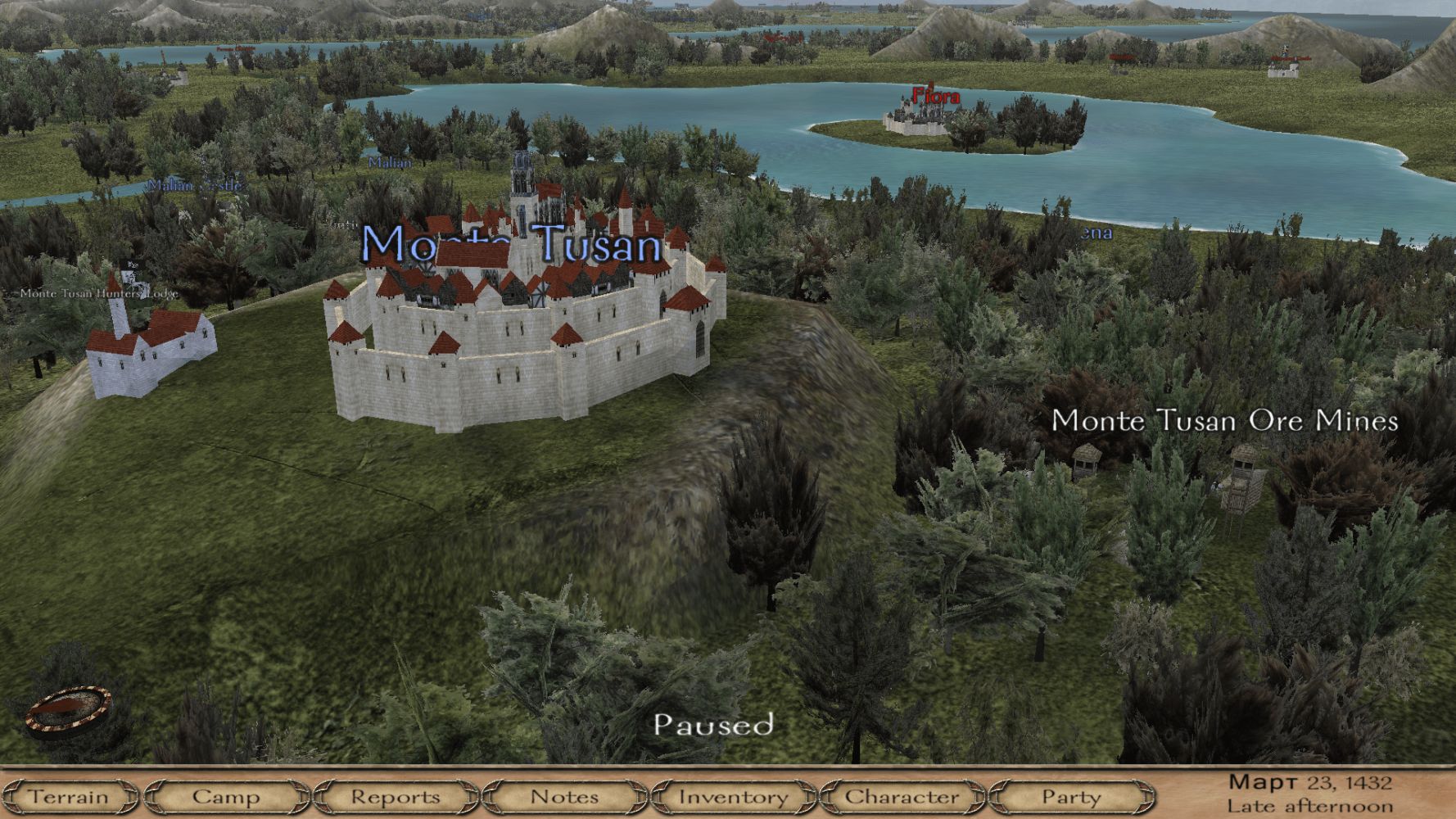Image resolution: width=1456 pixels, height=819 pixels.
Task: Choose the Monte Tusan Ore Mines label
Action: (x=1224, y=421)
